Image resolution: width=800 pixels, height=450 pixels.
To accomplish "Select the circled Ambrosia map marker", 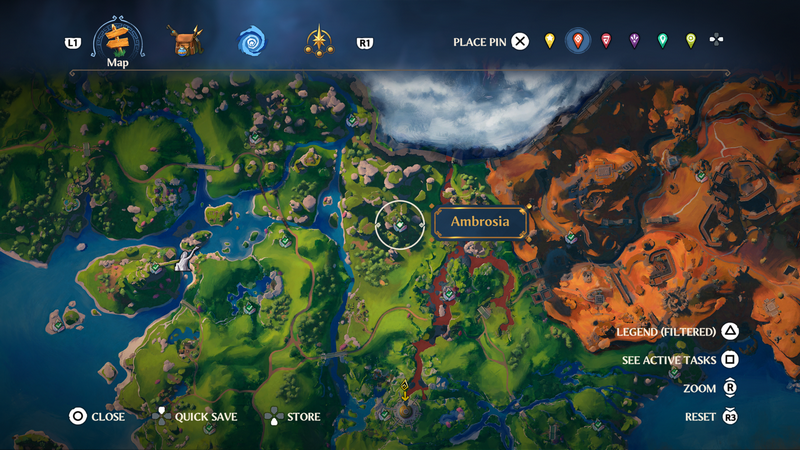I will pyautogui.click(x=400, y=224).
